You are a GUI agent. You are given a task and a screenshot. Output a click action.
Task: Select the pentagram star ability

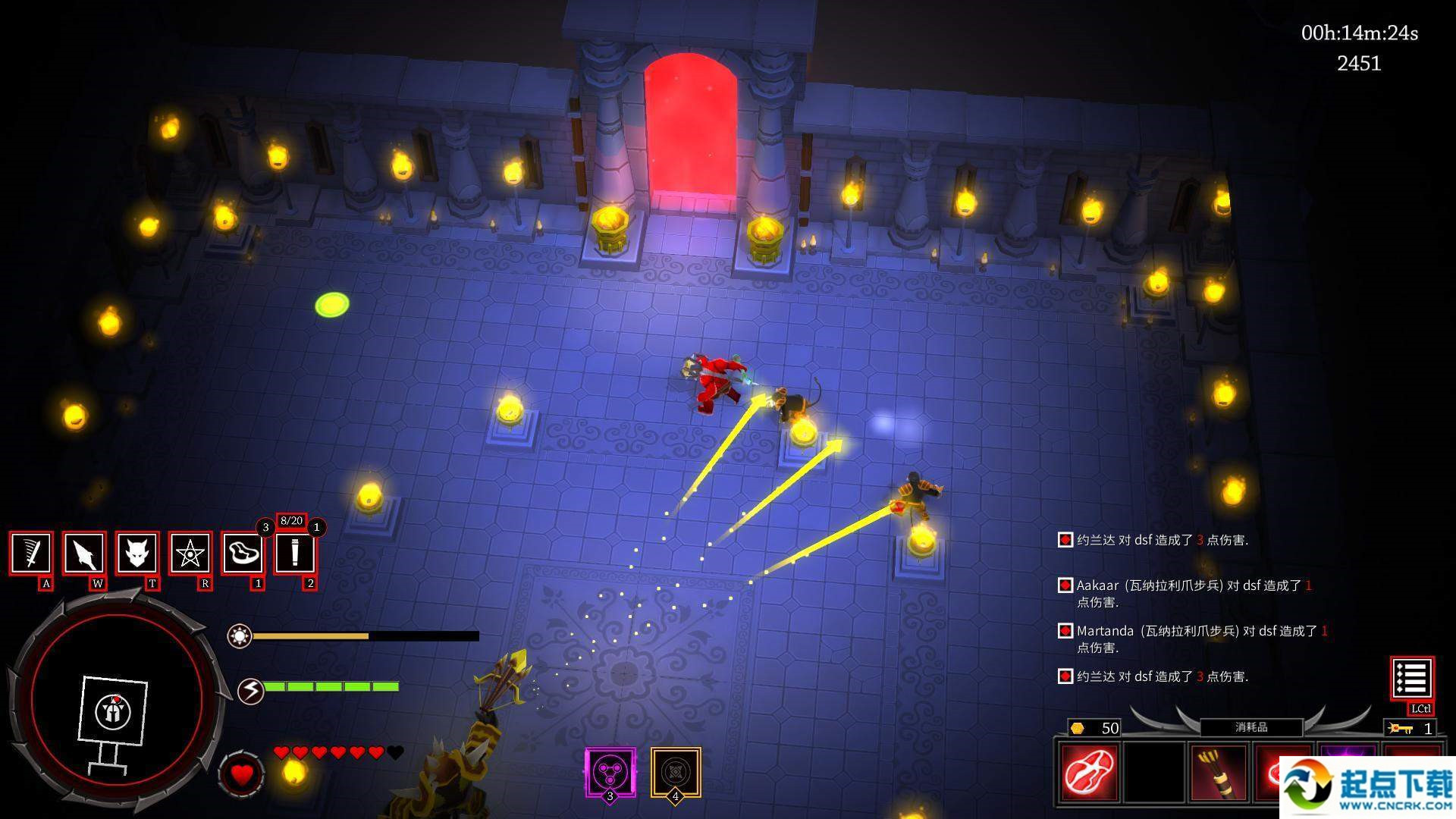pyautogui.click(x=190, y=554)
